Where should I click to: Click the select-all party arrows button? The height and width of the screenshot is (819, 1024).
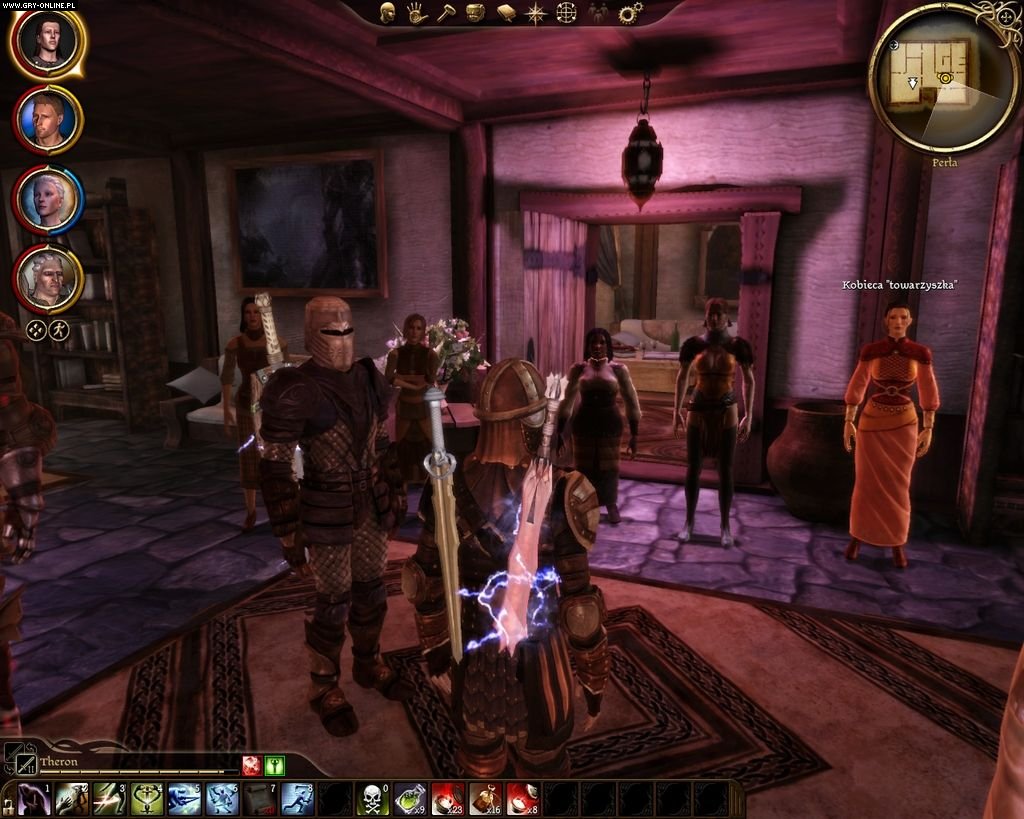click(x=36, y=329)
